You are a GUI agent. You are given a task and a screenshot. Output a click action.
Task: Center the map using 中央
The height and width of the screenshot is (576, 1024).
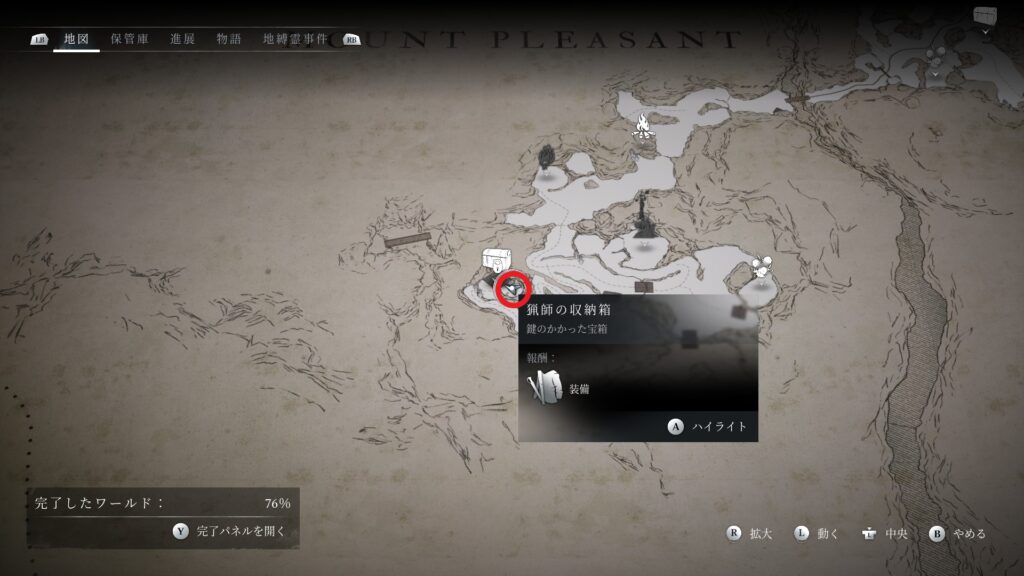[x=884, y=534]
